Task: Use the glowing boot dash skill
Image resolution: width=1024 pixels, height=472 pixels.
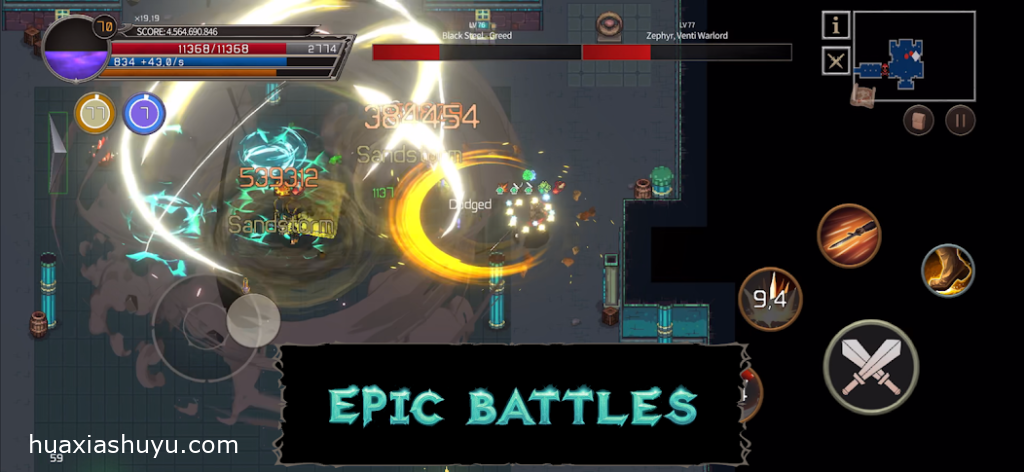Action: point(947,270)
